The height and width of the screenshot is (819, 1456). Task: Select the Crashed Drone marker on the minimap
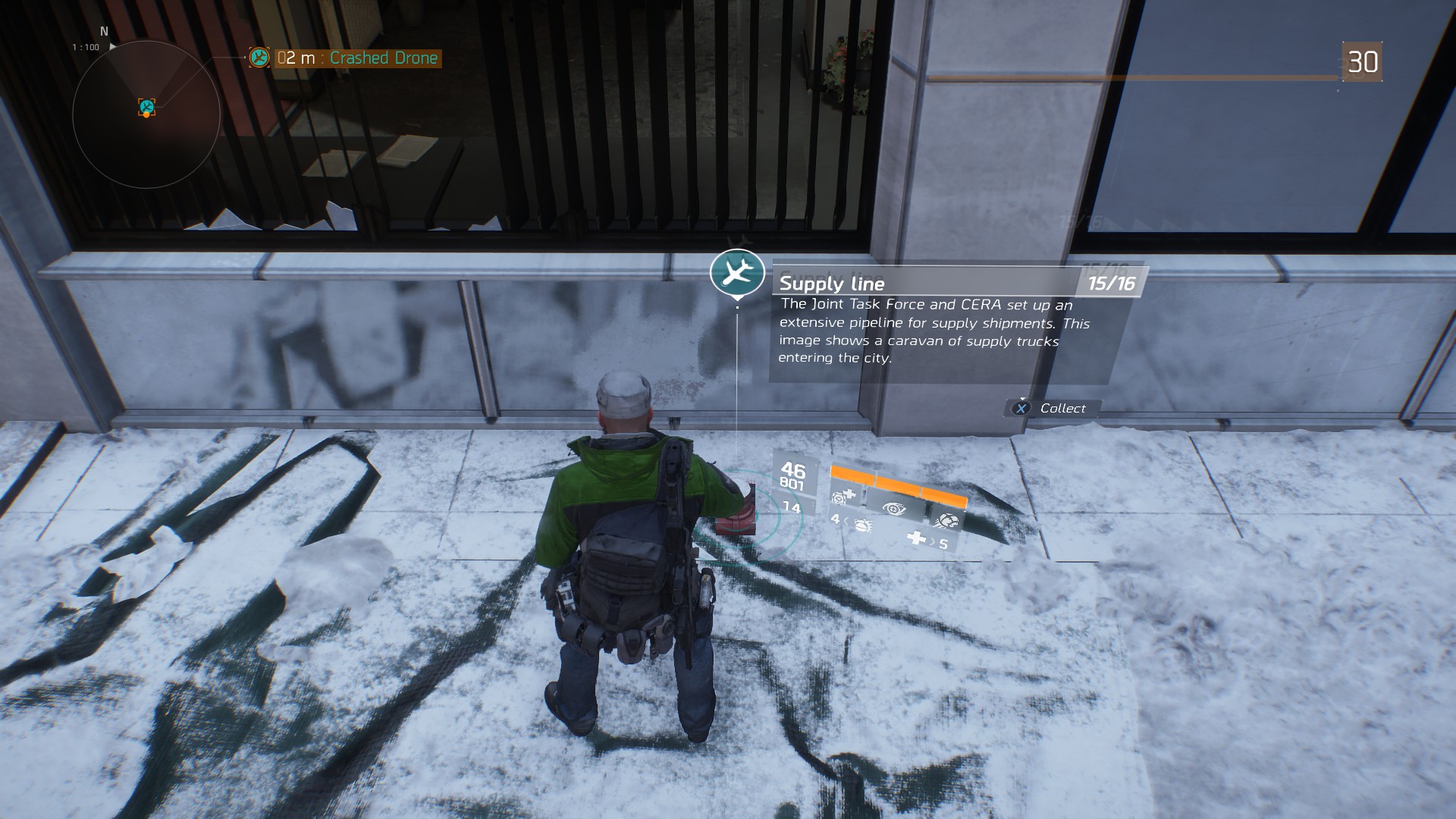pos(146,107)
